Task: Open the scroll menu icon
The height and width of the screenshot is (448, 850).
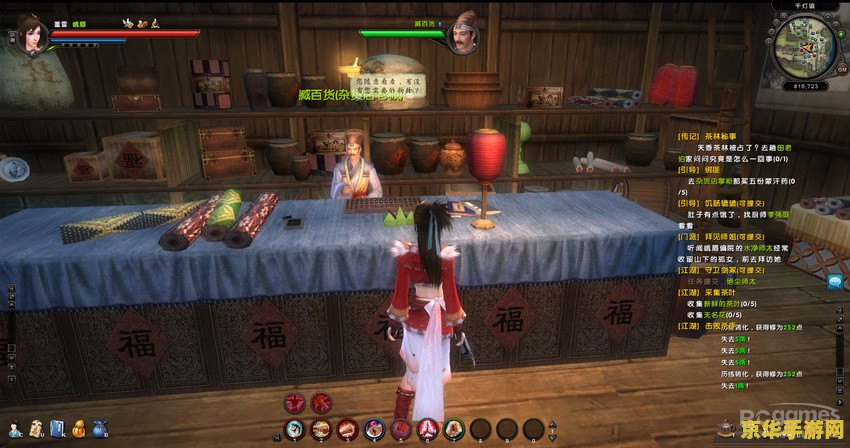Action: (35, 428)
